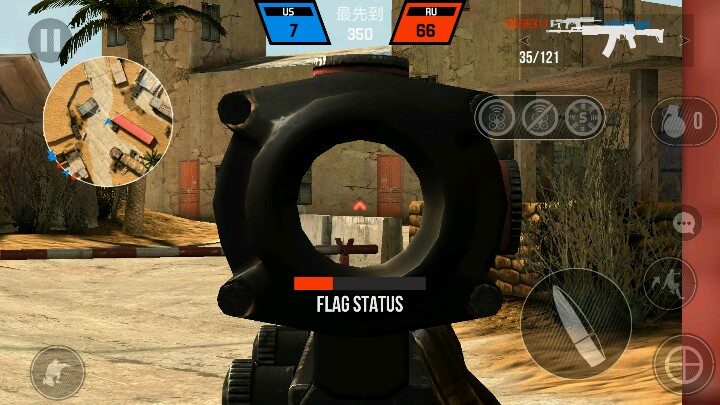Activate the radar-style killstreak icon marked 5
The width and height of the screenshot is (720, 405).
(x=584, y=118)
